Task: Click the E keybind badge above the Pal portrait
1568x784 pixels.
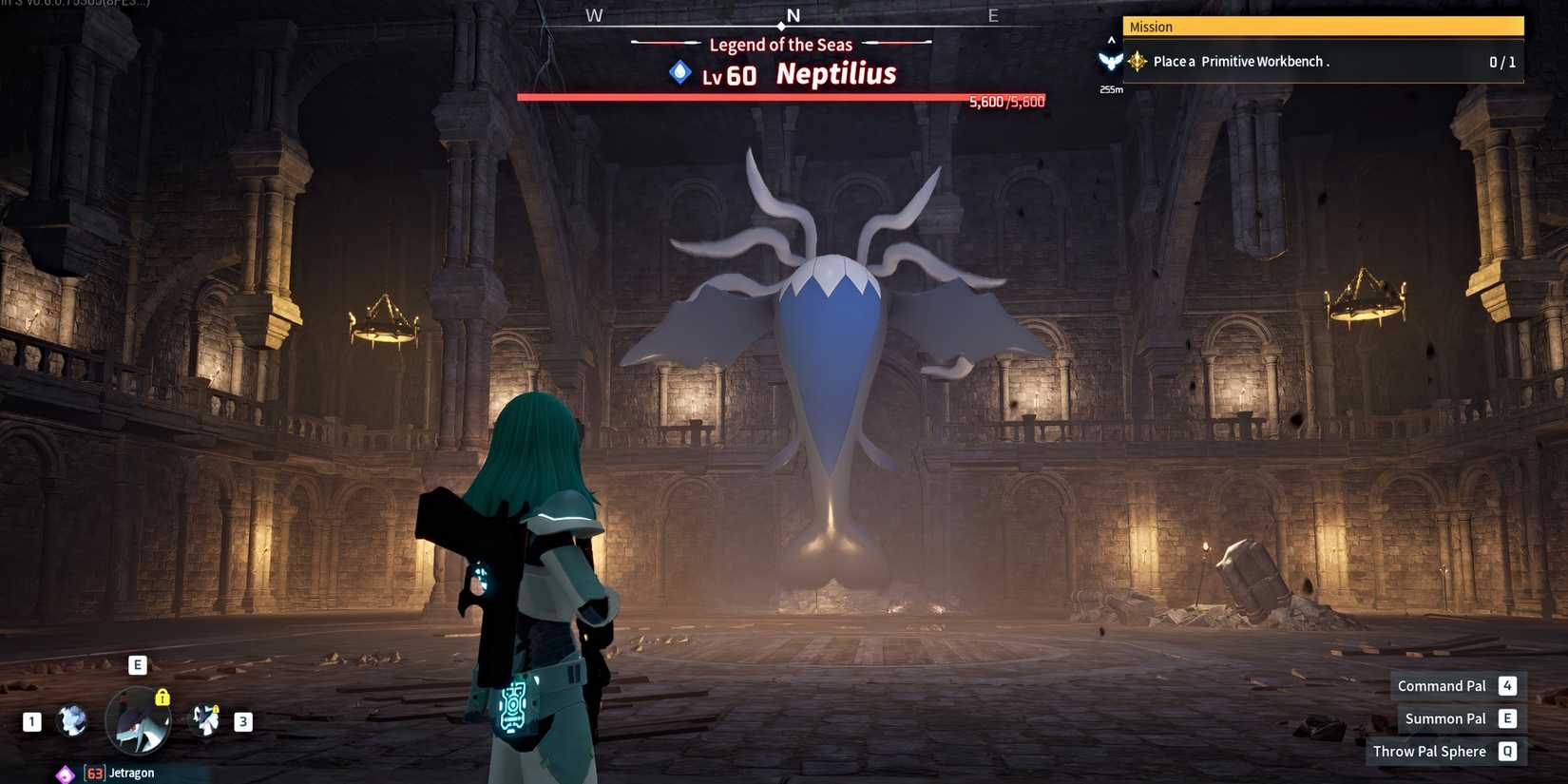Action: point(138,664)
